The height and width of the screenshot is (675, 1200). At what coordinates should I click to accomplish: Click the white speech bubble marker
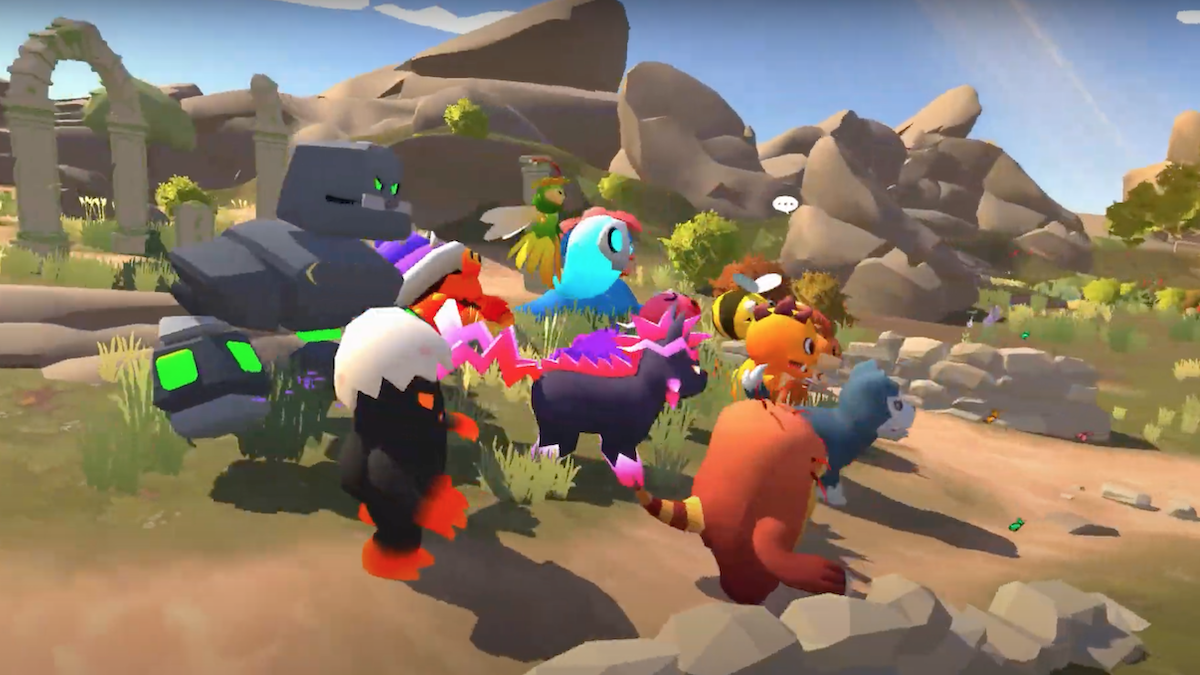785,205
